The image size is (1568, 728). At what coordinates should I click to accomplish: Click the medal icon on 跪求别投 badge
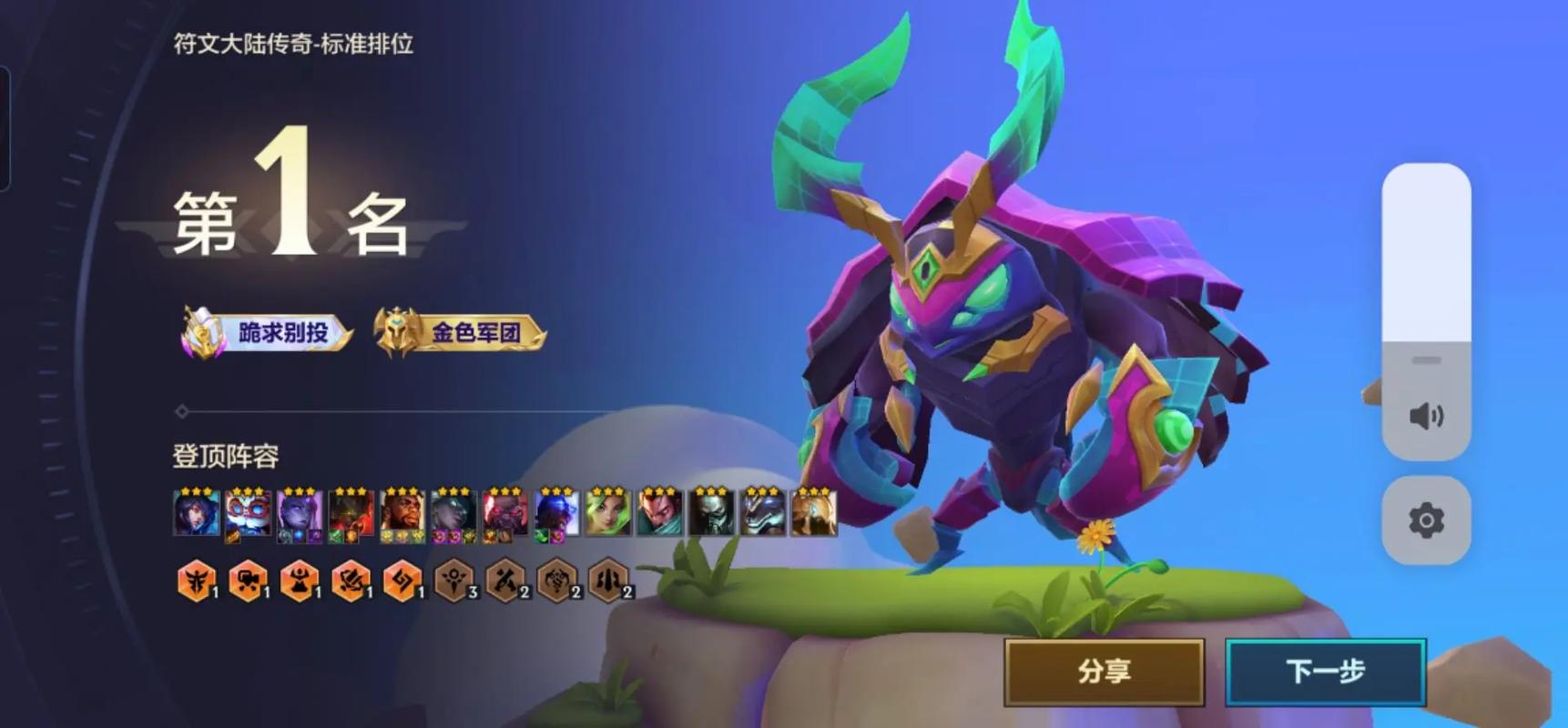201,330
